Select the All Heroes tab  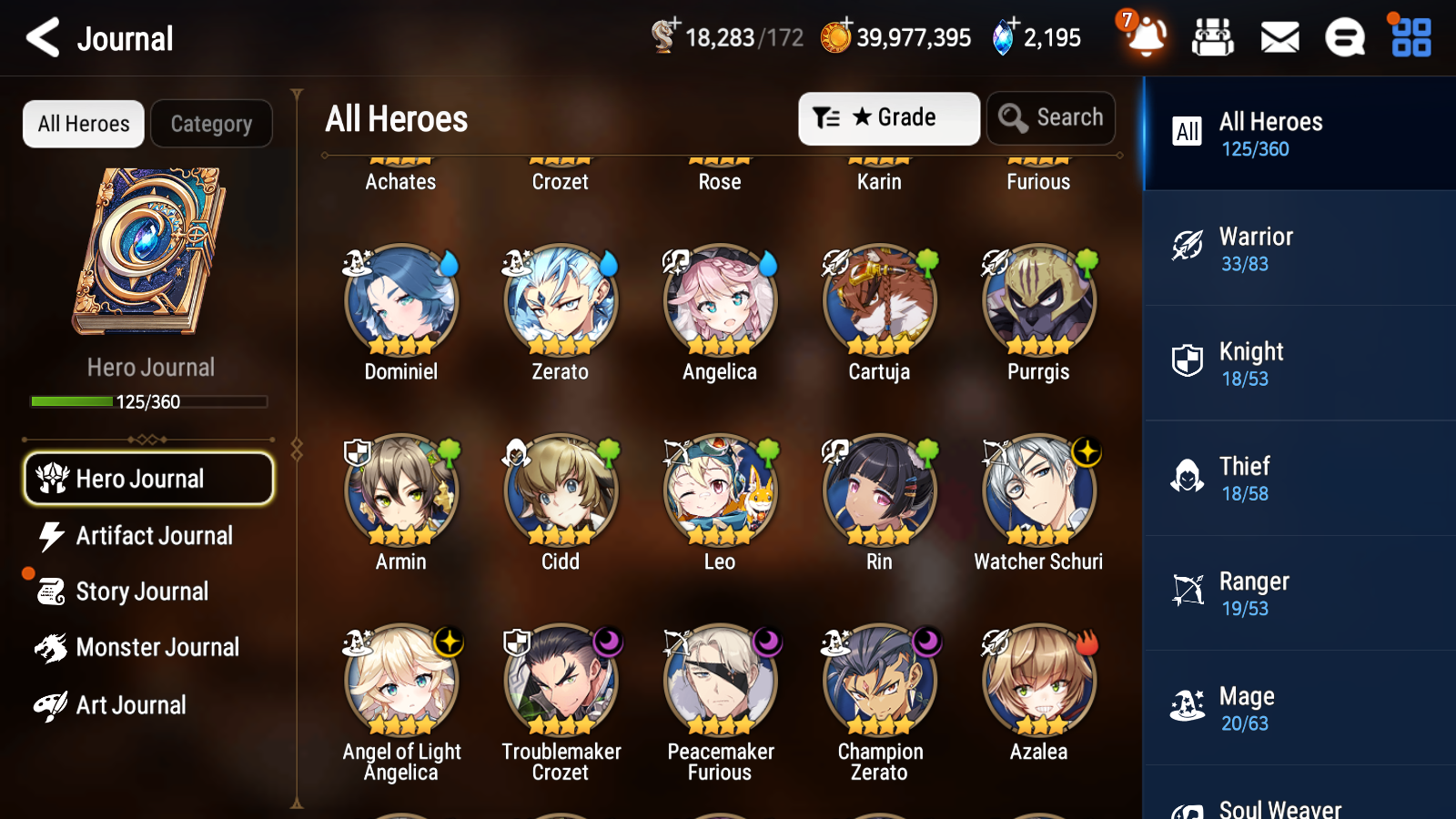tap(83, 124)
